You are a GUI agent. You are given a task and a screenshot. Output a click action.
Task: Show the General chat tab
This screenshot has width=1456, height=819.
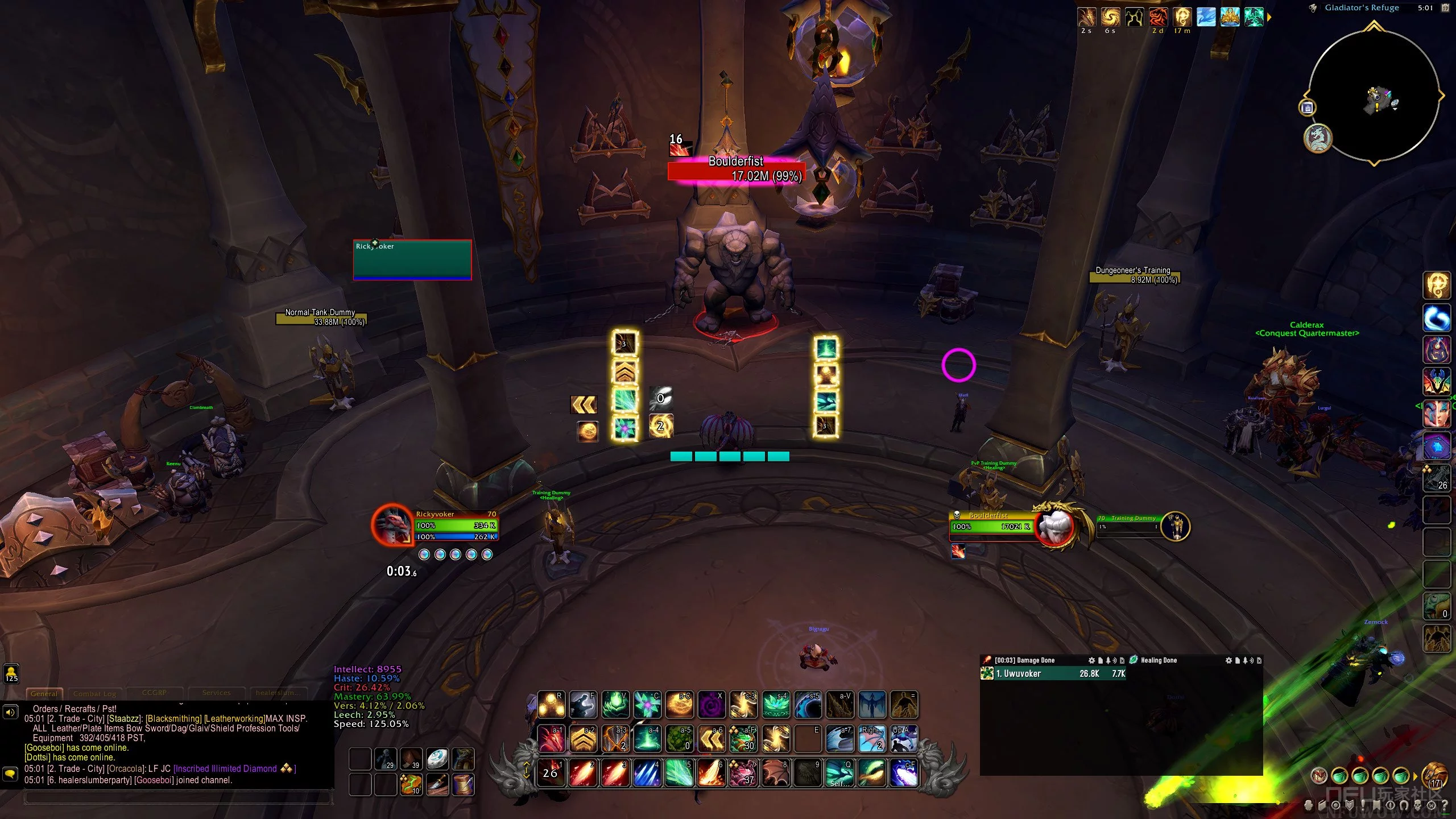(44, 693)
